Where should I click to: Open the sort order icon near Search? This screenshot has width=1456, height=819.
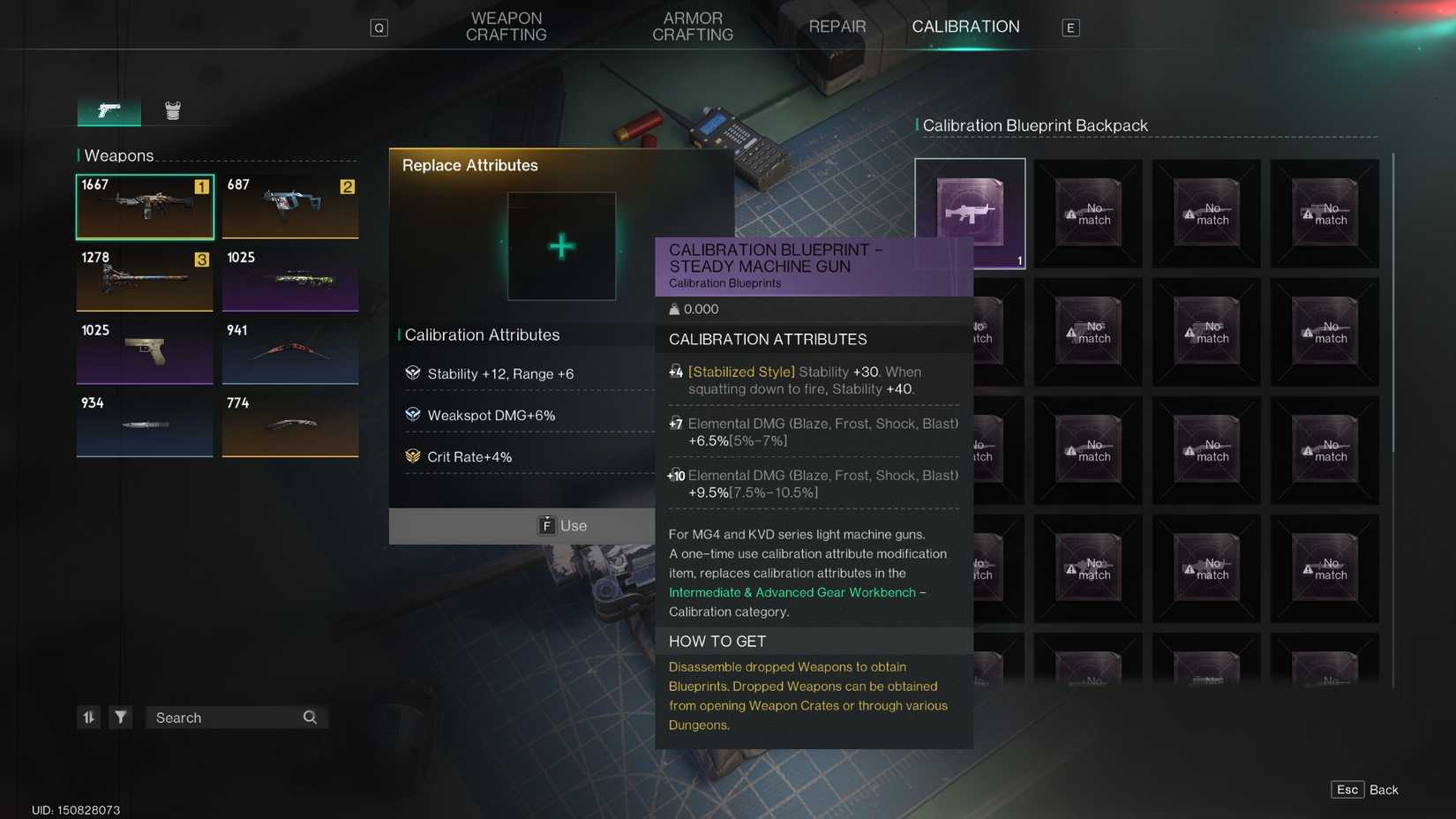[x=88, y=718]
